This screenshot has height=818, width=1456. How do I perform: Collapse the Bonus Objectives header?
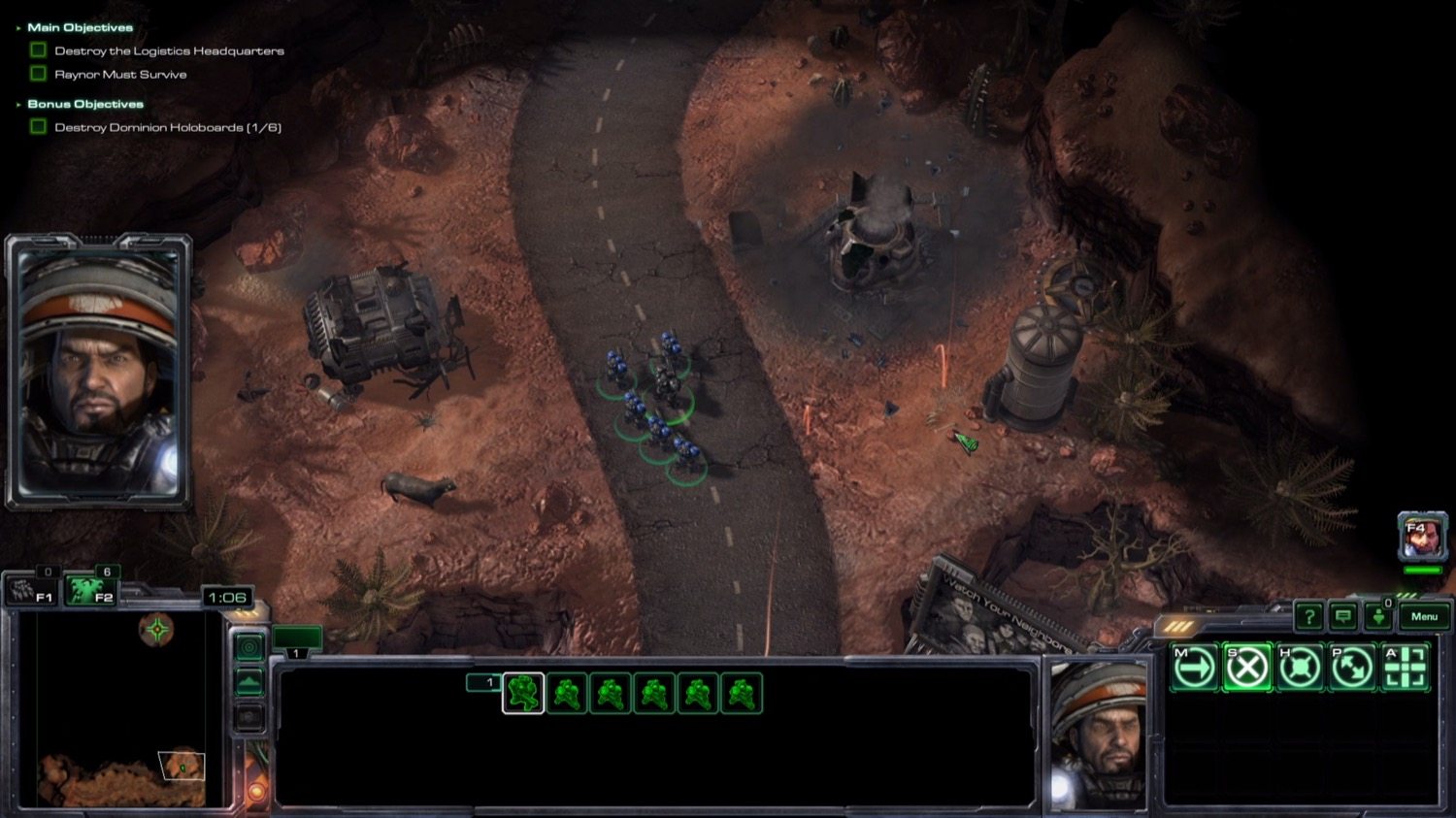pyautogui.click(x=84, y=104)
